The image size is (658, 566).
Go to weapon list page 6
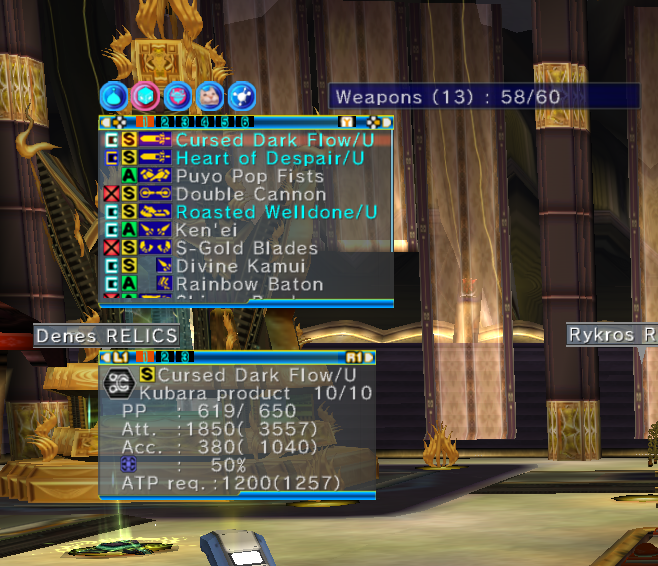pos(245,122)
